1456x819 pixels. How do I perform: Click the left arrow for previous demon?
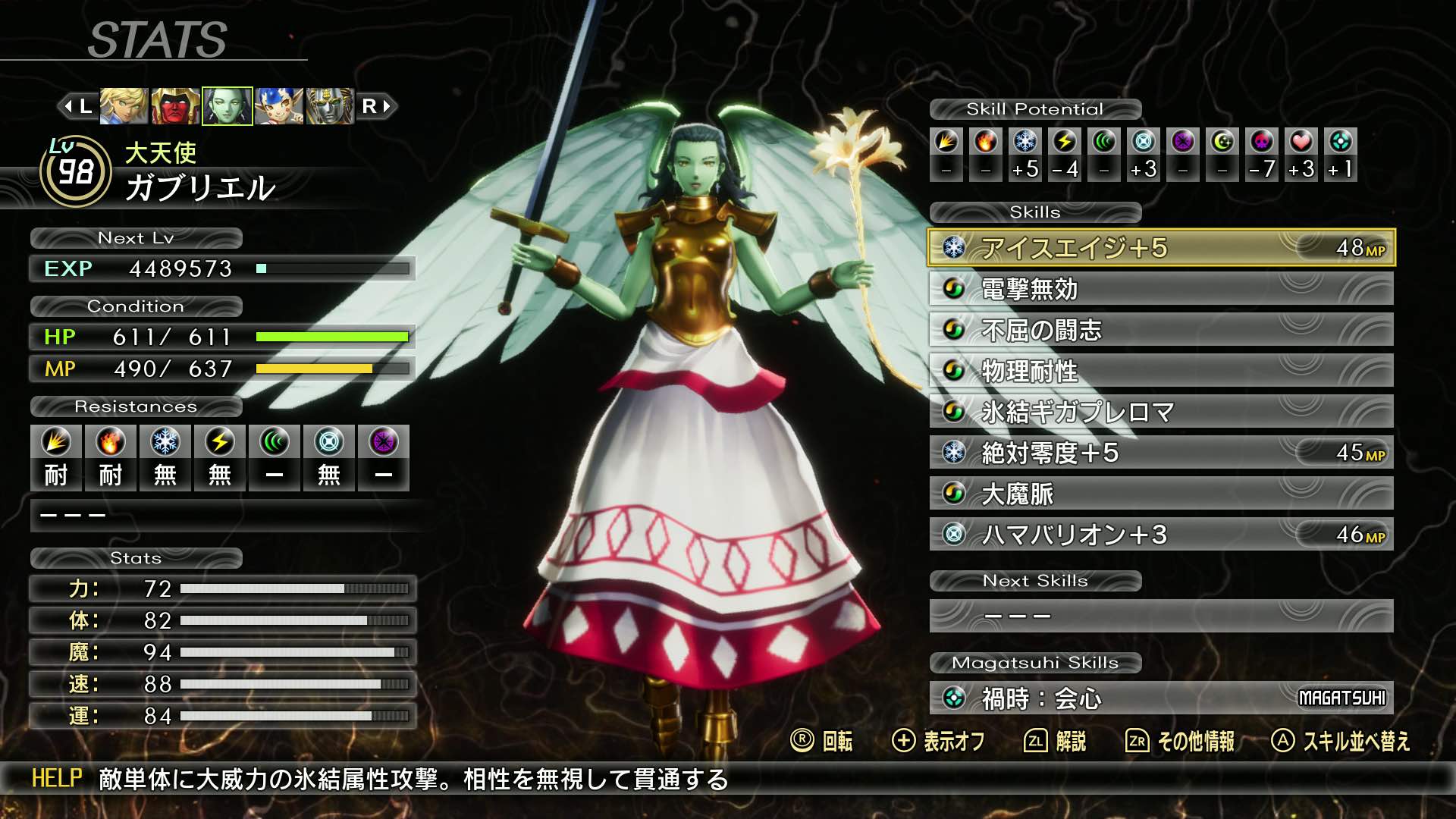(x=77, y=106)
